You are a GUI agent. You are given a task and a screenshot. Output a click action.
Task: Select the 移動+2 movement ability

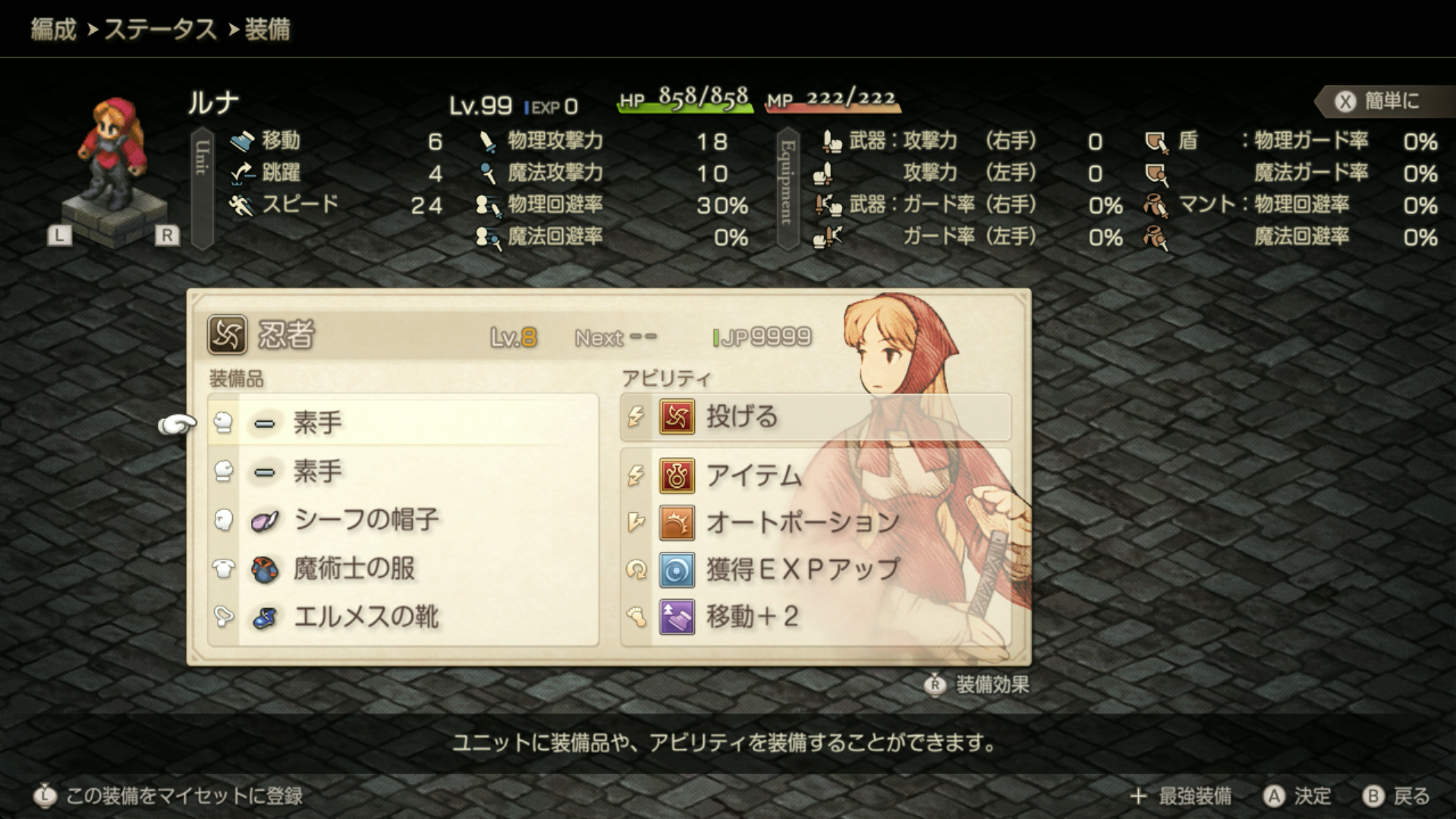point(816,616)
